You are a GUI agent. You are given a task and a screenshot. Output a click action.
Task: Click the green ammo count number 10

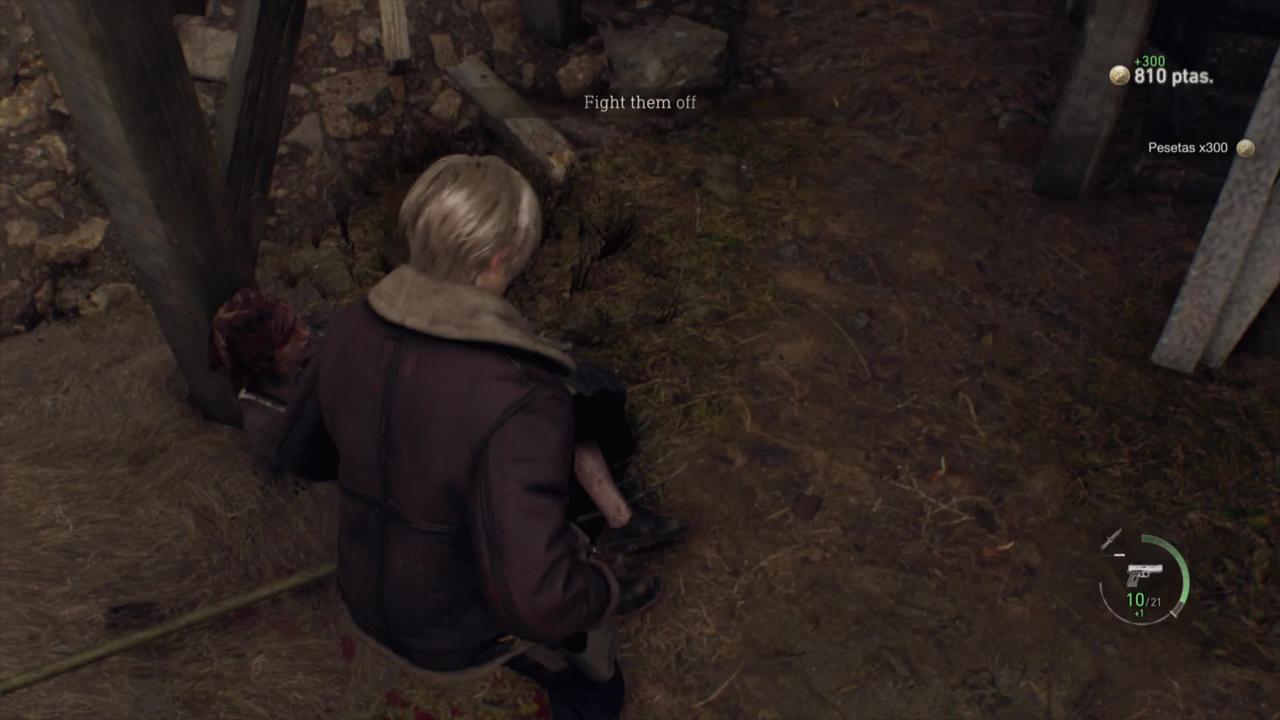click(x=1135, y=598)
